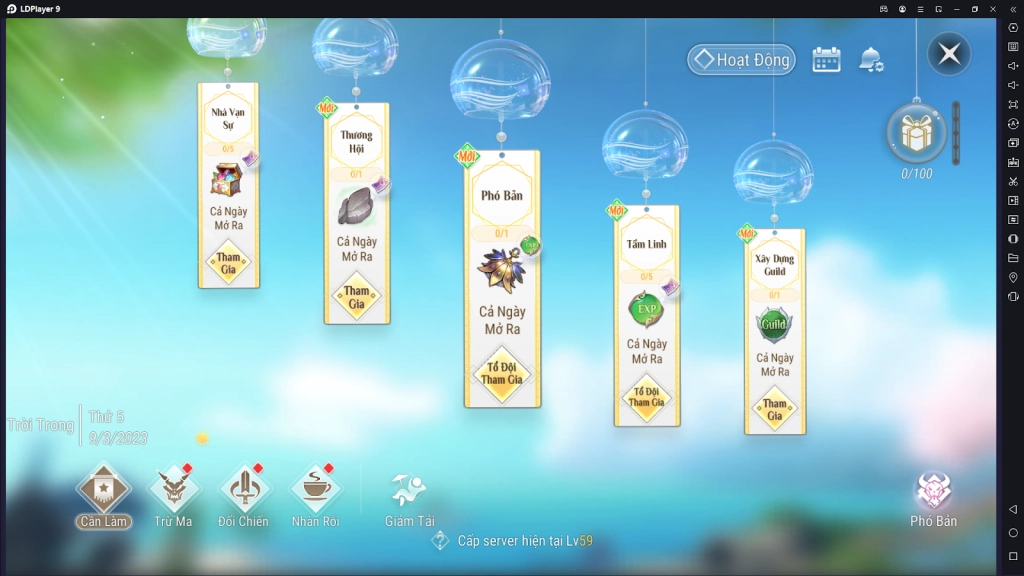
Task: View the Tầm Linh EXP reward icon
Action: 646,309
